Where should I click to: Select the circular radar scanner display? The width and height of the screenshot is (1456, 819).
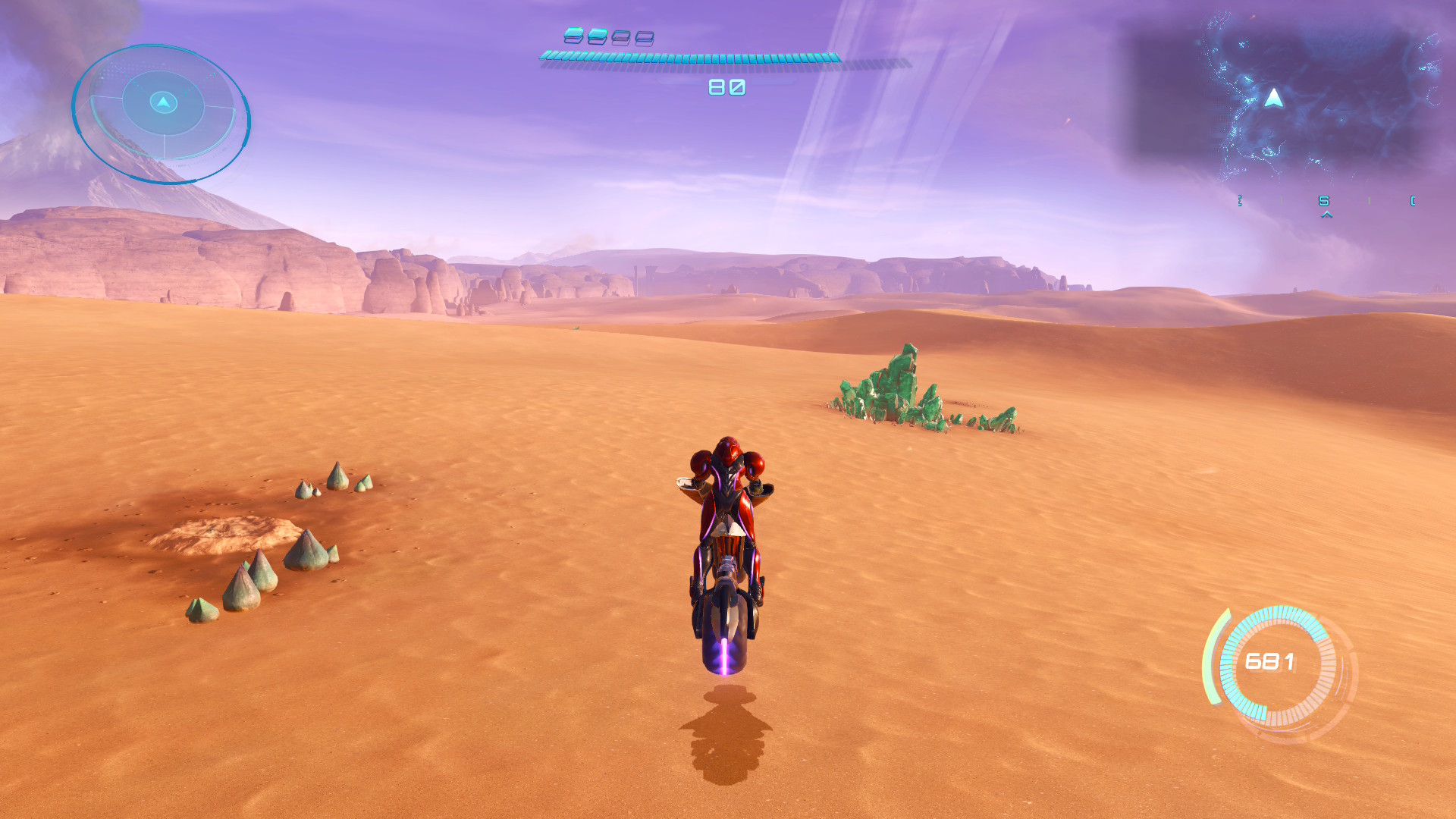[x=162, y=114]
